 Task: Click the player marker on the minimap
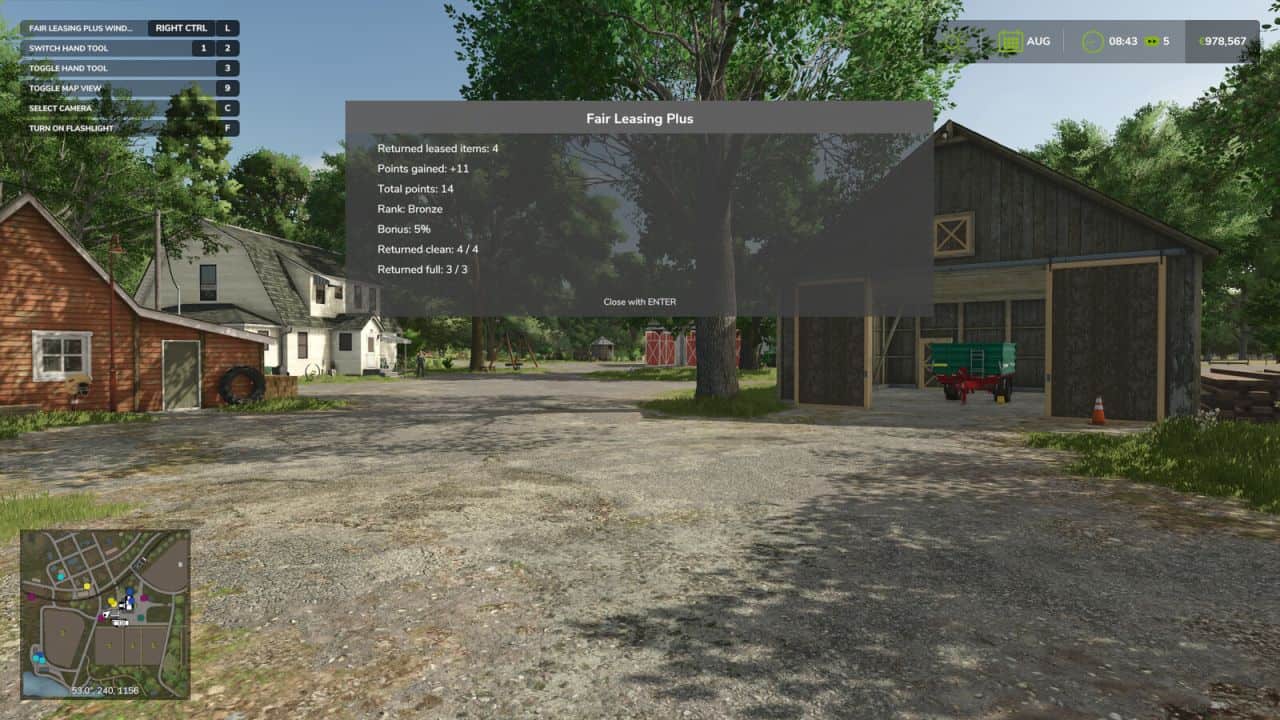(106, 614)
